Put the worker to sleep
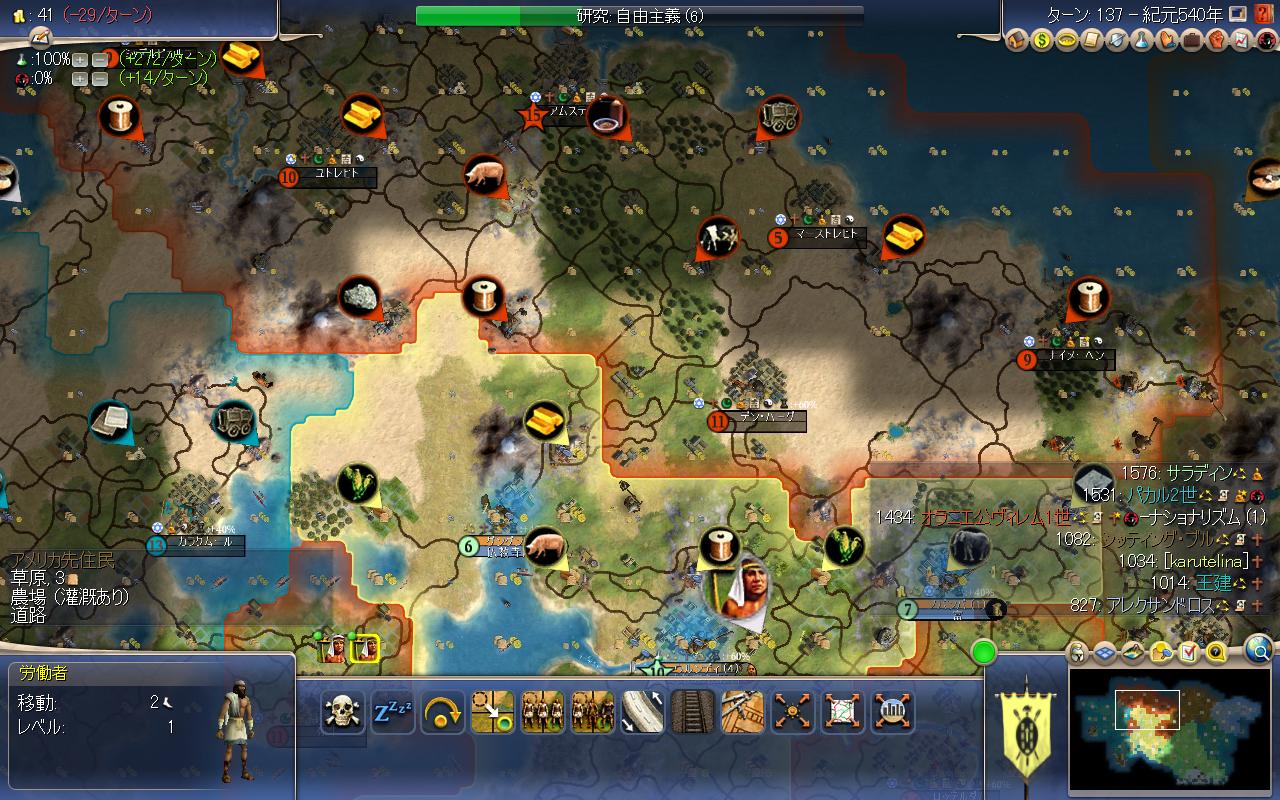1280x800 pixels. 393,712
